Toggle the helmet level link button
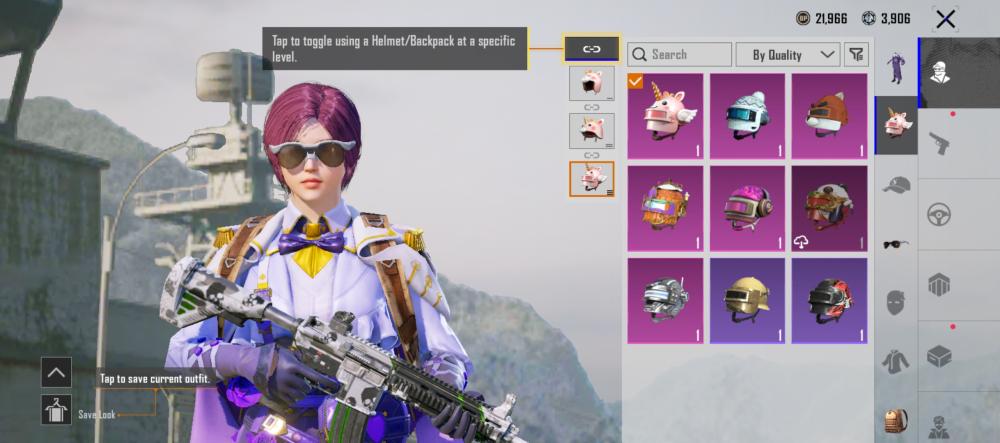Viewport: 1000px width, 443px height. click(x=591, y=48)
